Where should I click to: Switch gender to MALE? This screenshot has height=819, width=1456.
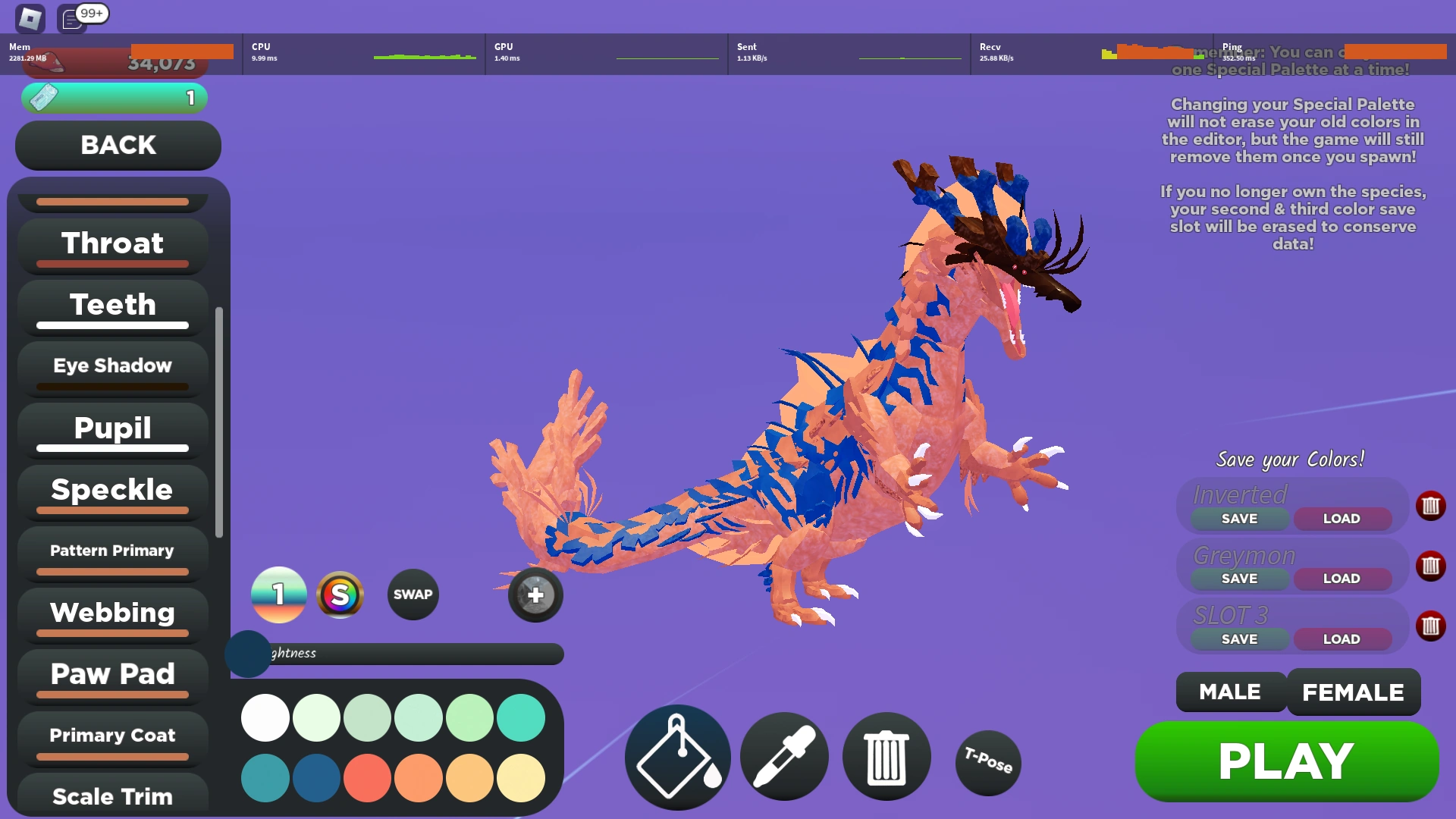1229,691
